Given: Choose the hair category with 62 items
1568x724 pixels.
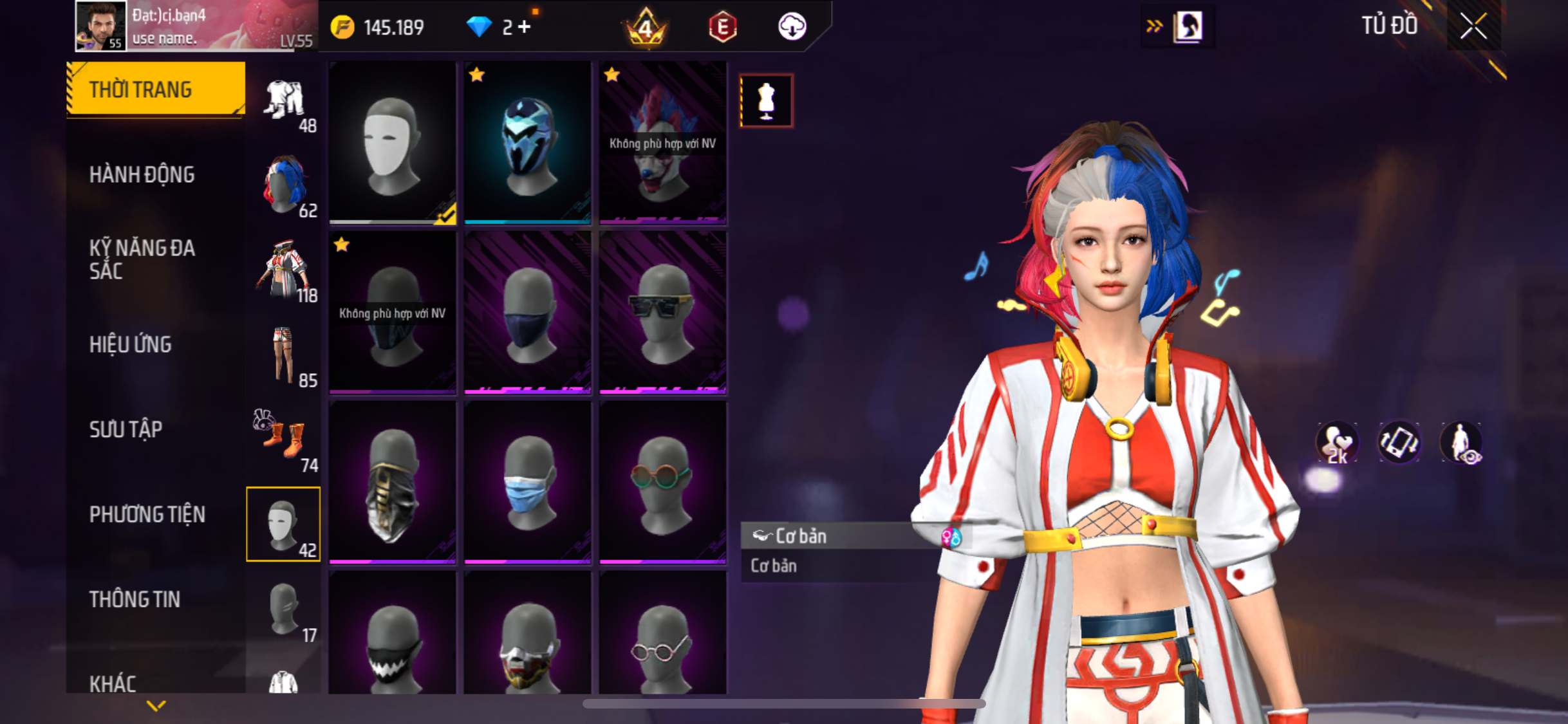Looking at the screenshot, I should click(284, 185).
